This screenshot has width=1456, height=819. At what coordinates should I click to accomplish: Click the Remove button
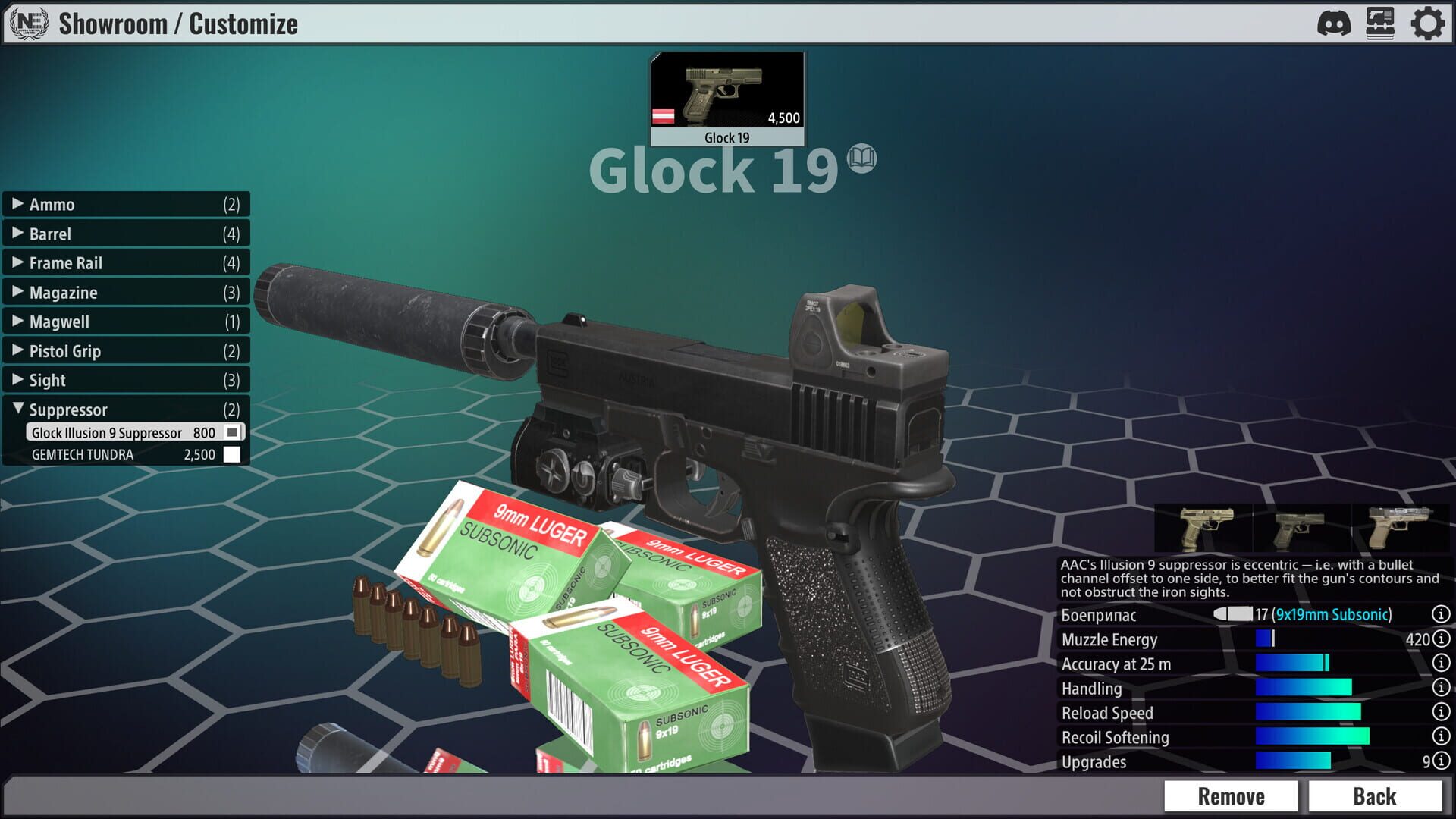(x=1232, y=796)
